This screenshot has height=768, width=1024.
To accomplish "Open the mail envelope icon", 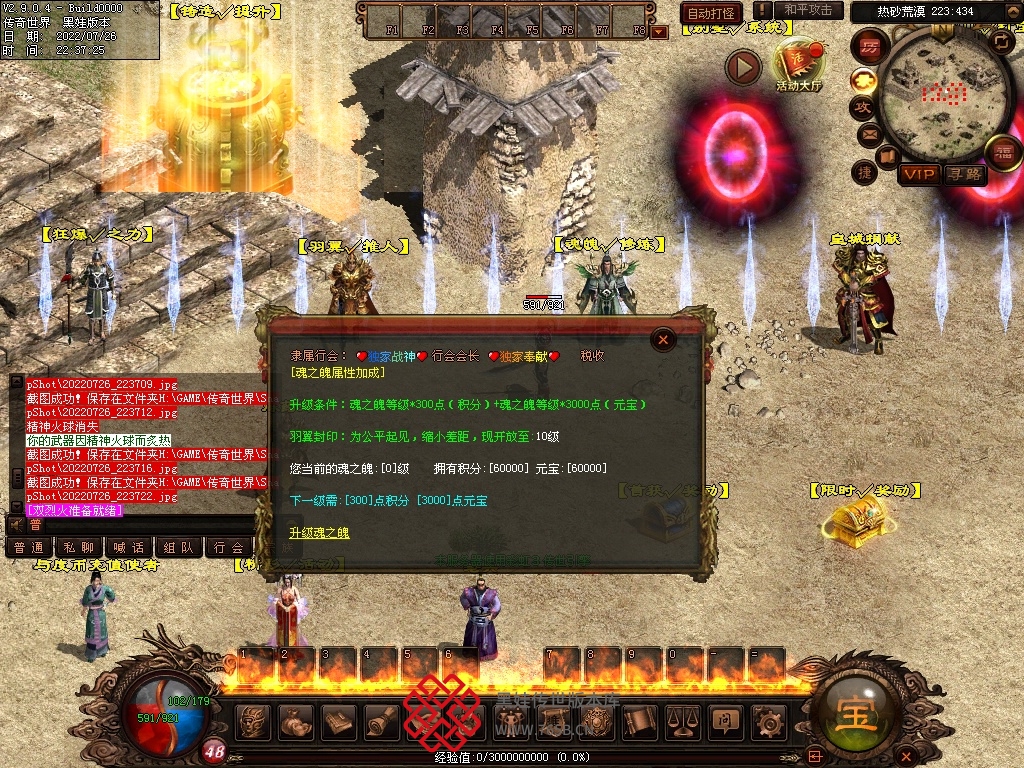I will click(869, 134).
